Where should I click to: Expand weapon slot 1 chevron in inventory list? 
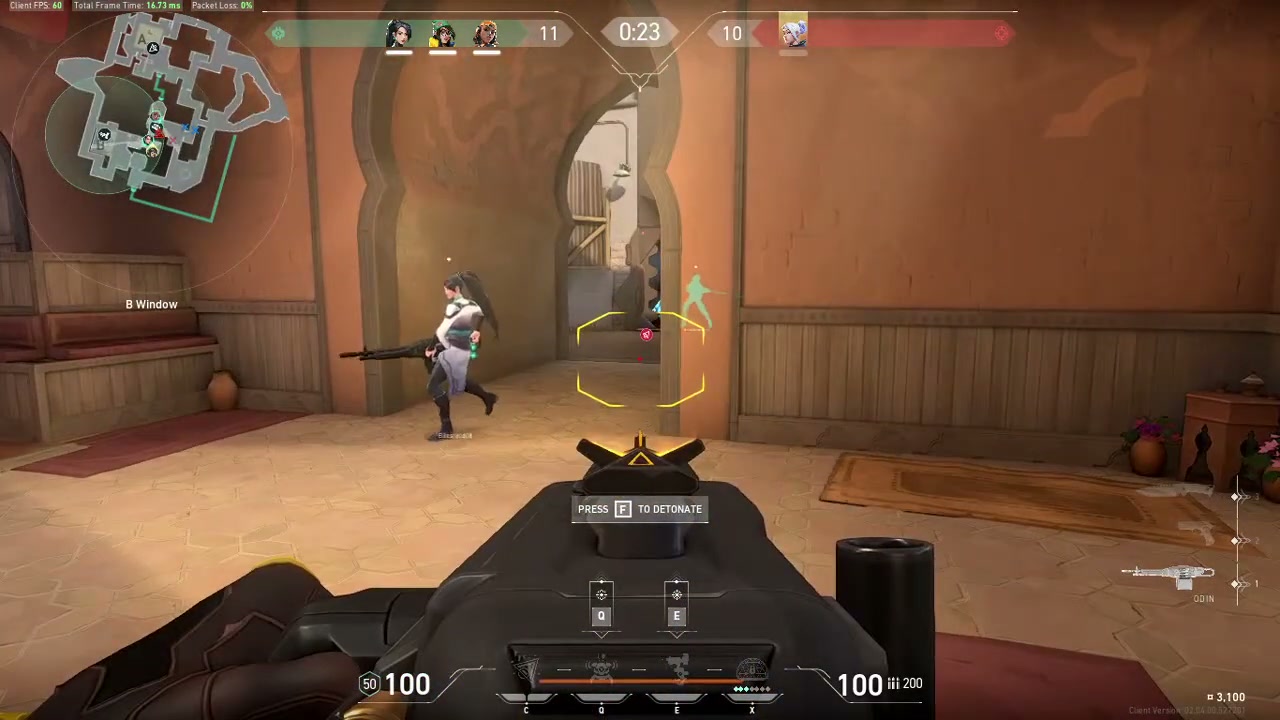(1240, 583)
